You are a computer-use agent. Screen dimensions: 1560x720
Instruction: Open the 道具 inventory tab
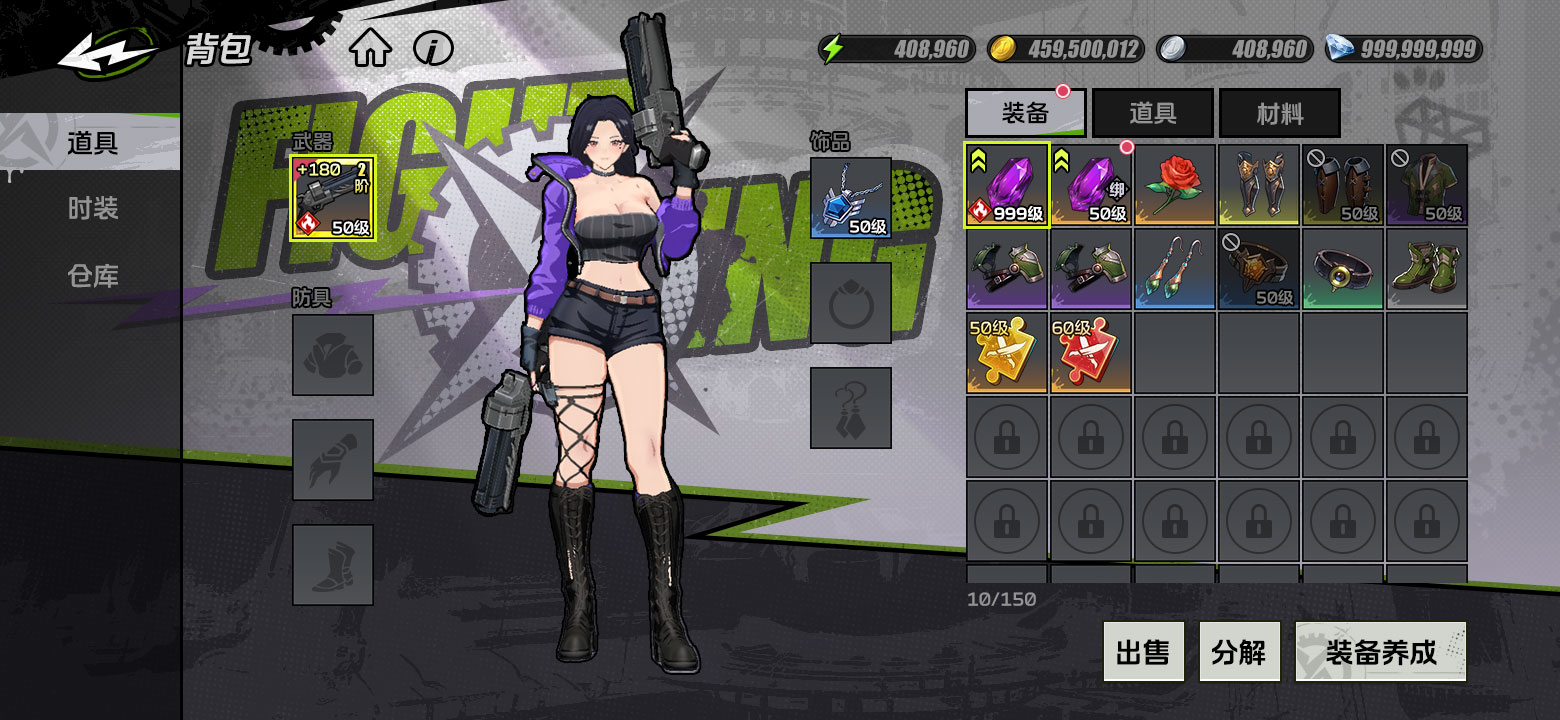1152,113
